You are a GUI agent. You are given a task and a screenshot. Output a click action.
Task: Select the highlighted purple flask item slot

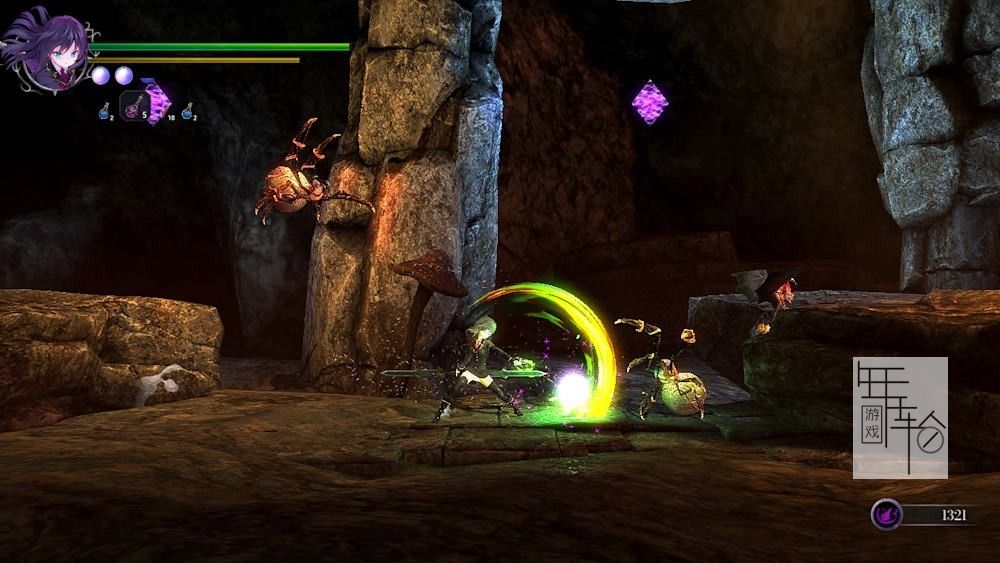[134, 105]
